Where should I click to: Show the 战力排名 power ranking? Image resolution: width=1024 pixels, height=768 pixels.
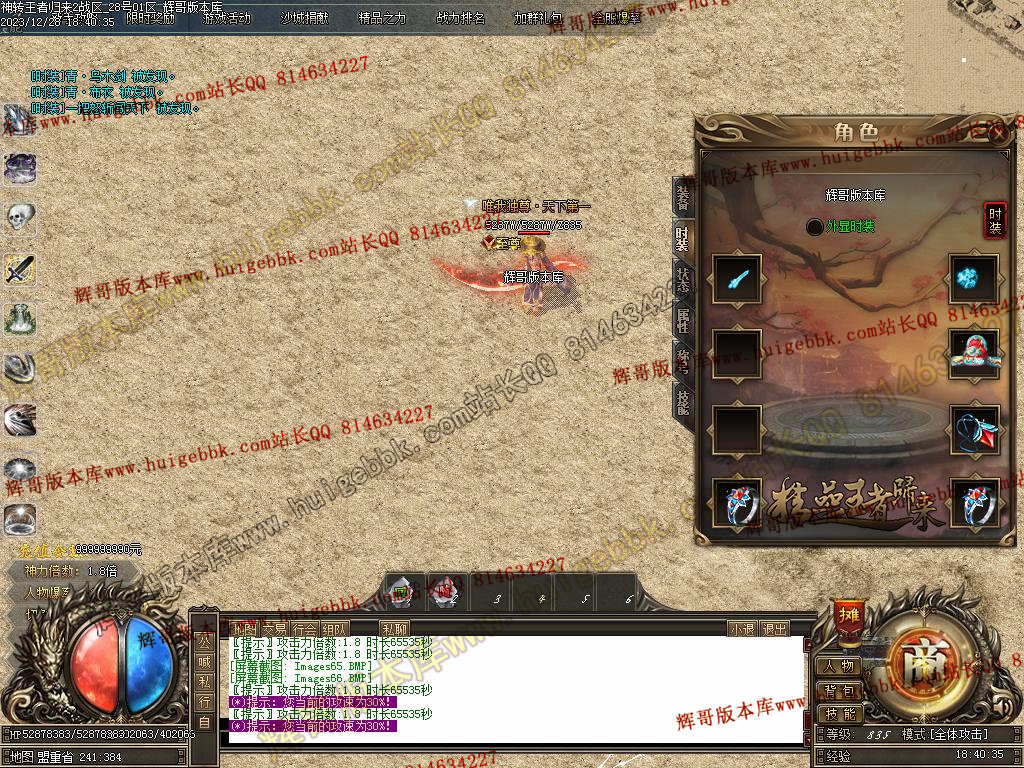[461, 18]
